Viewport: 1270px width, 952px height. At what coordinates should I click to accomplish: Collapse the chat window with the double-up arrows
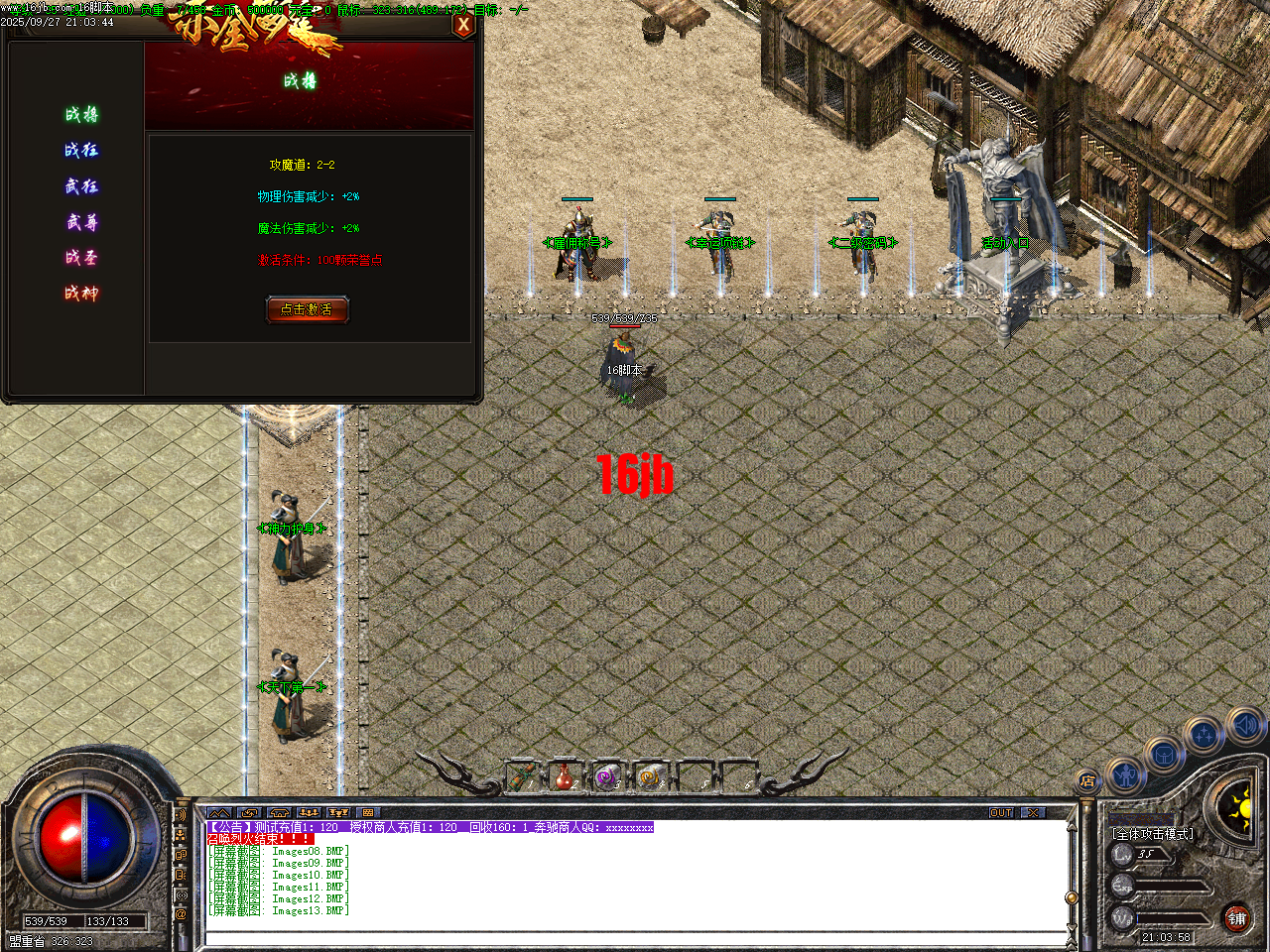click(x=220, y=812)
